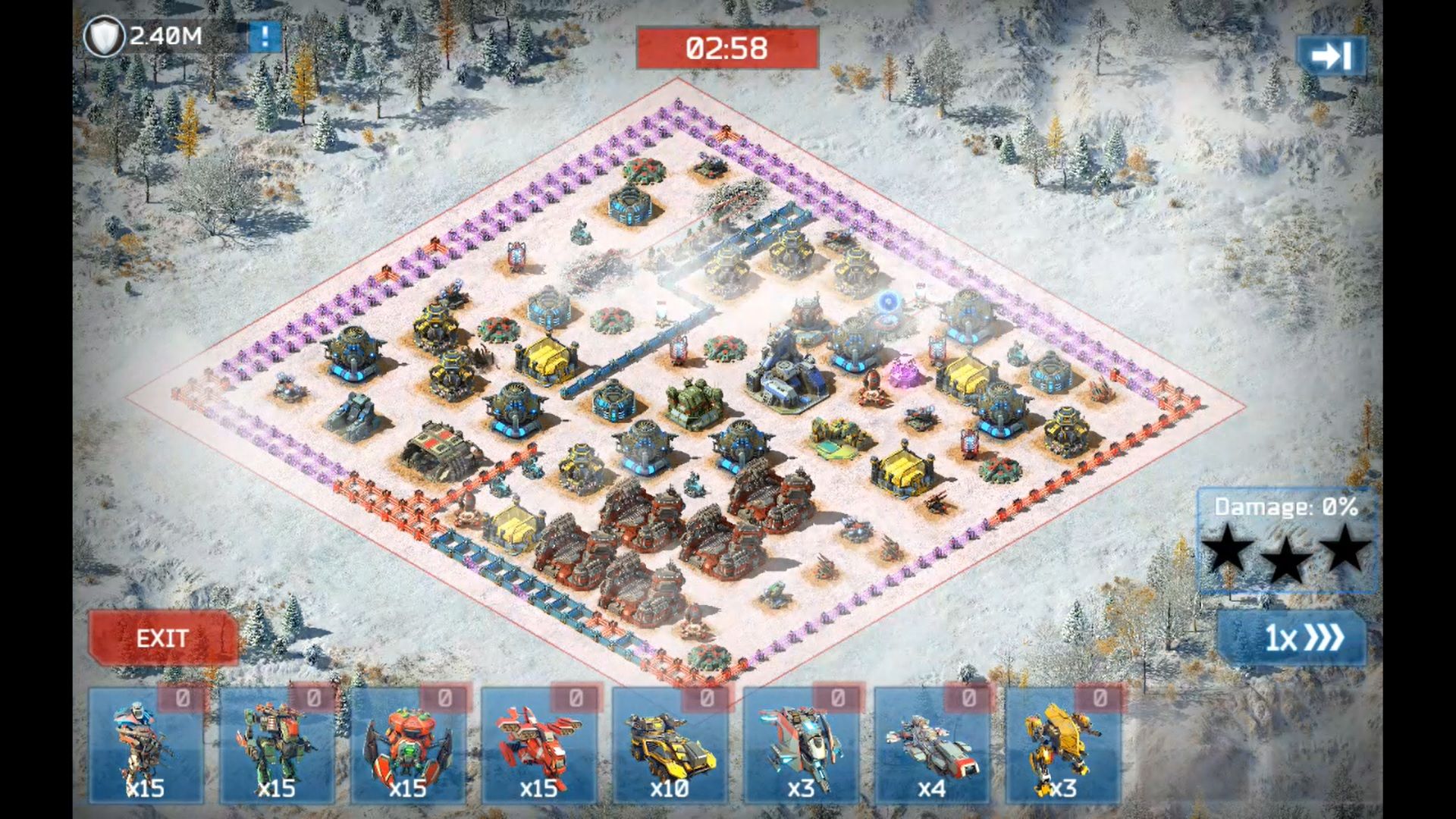Open the blue exclamation info icon
1456x819 pixels.
265,37
